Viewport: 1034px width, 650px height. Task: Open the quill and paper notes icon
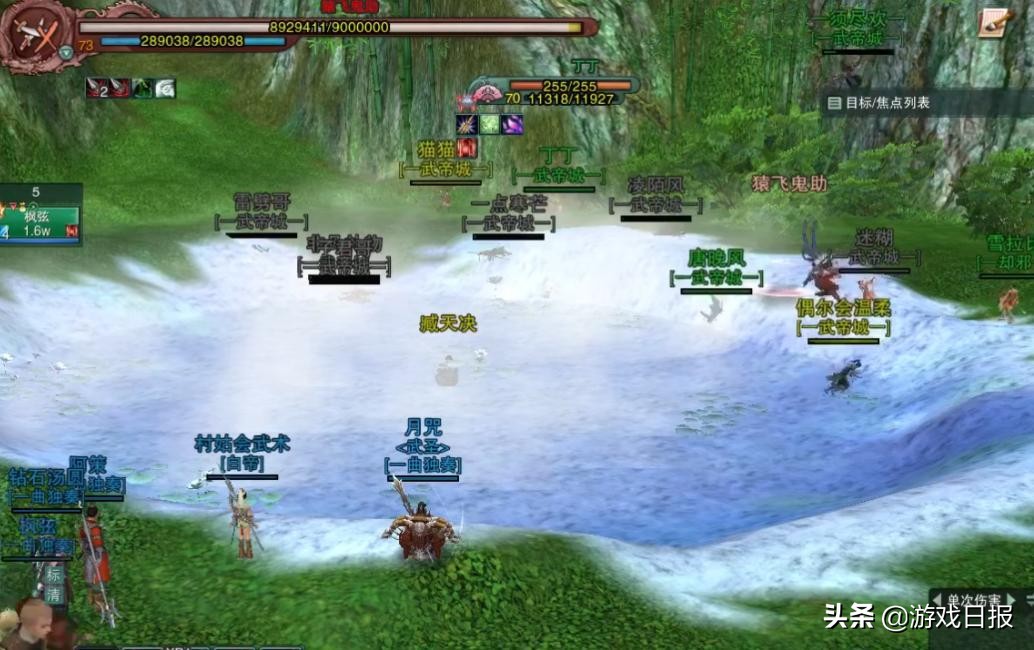tap(994, 23)
